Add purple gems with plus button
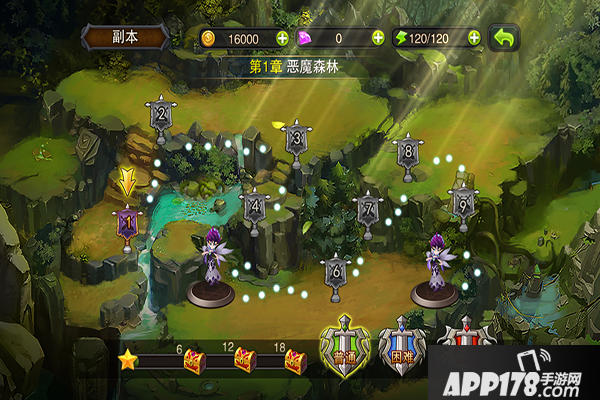Image resolution: width=600 pixels, height=400 pixels. pyautogui.click(x=378, y=38)
